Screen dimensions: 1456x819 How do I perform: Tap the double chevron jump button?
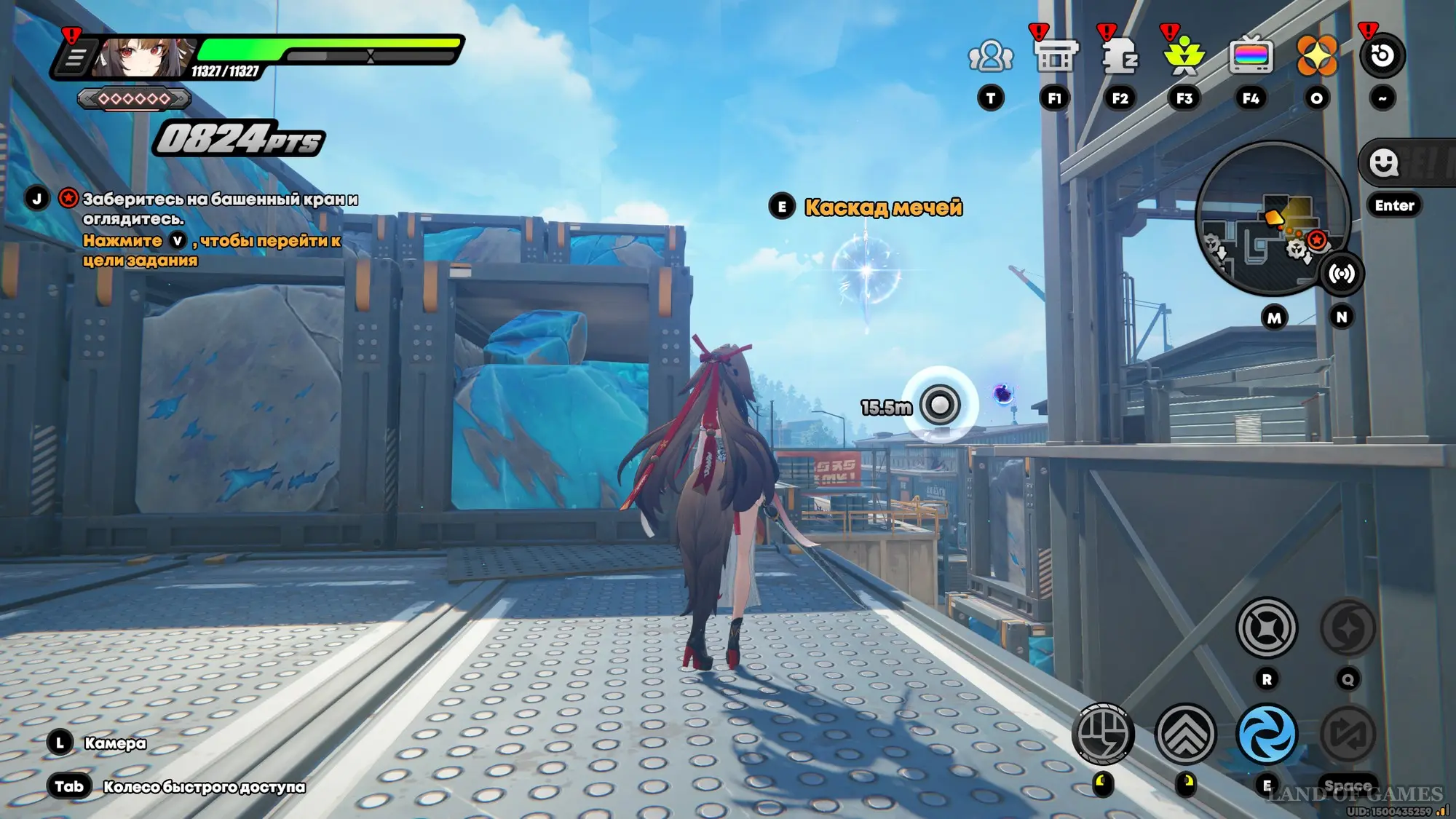(x=1185, y=734)
